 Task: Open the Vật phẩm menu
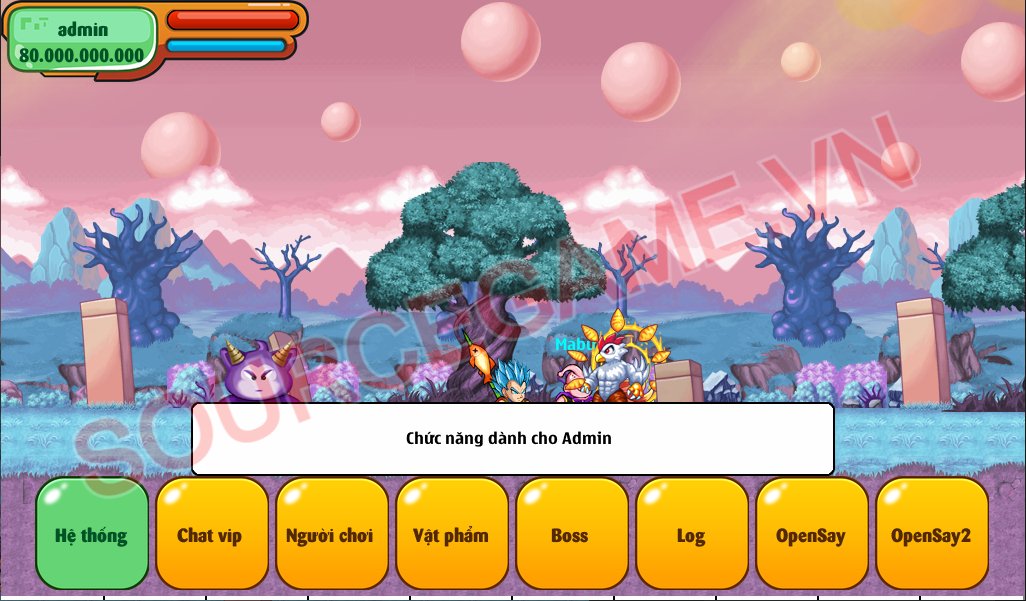coord(451,534)
